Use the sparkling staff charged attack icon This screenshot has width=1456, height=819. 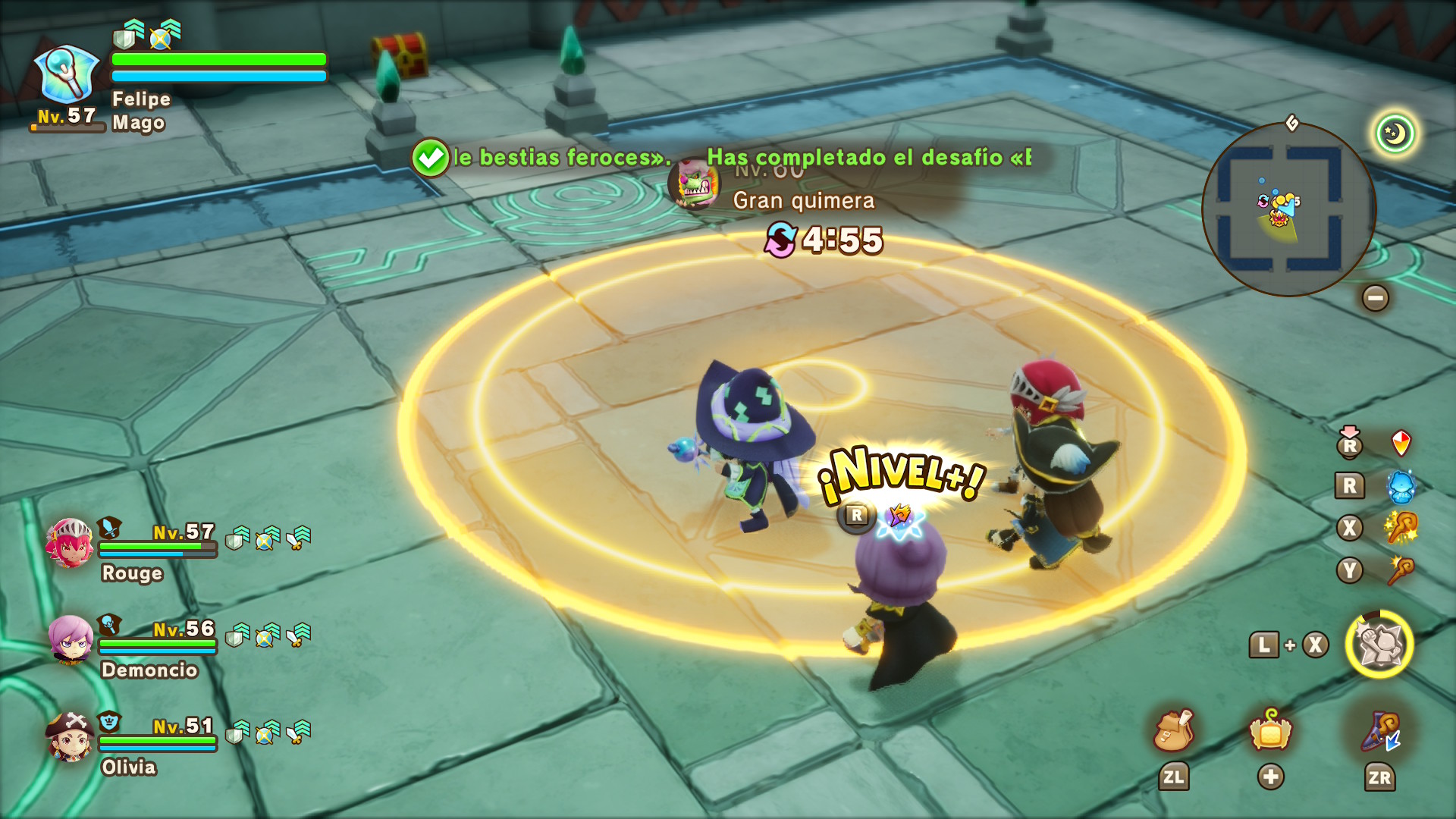[x=1401, y=528]
